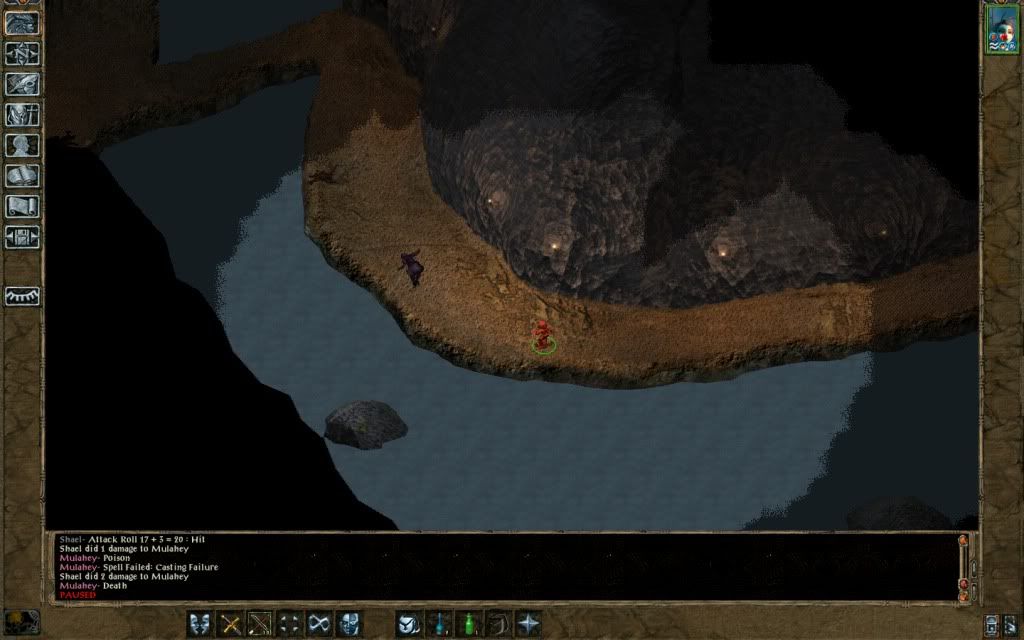
Task: Click the four-arrows action button
Action: pyautogui.click(x=290, y=624)
